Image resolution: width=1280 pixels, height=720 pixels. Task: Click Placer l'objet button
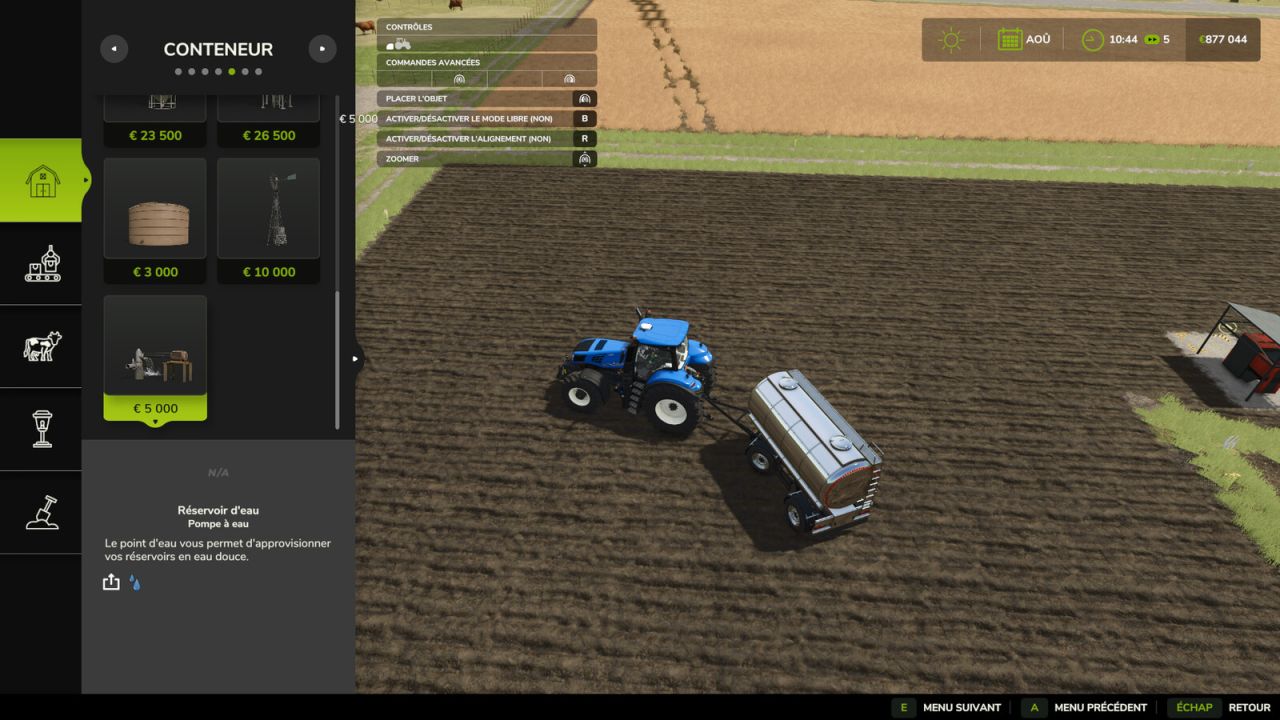pyautogui.click(x=485, y=98)
